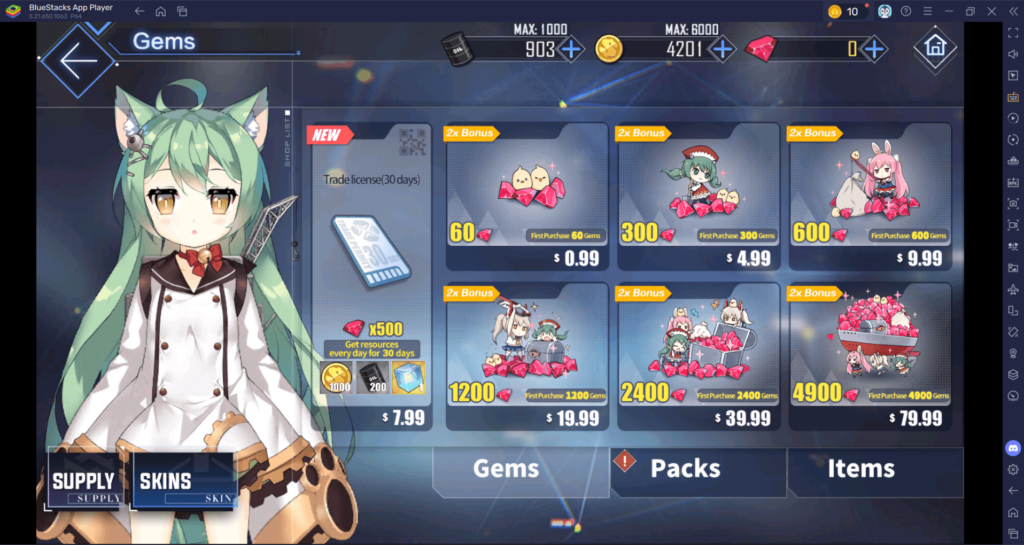The width and height of the screenshot is (1024, 545).
Task: Close the BlueStacks window
Action: pos(991,11)
